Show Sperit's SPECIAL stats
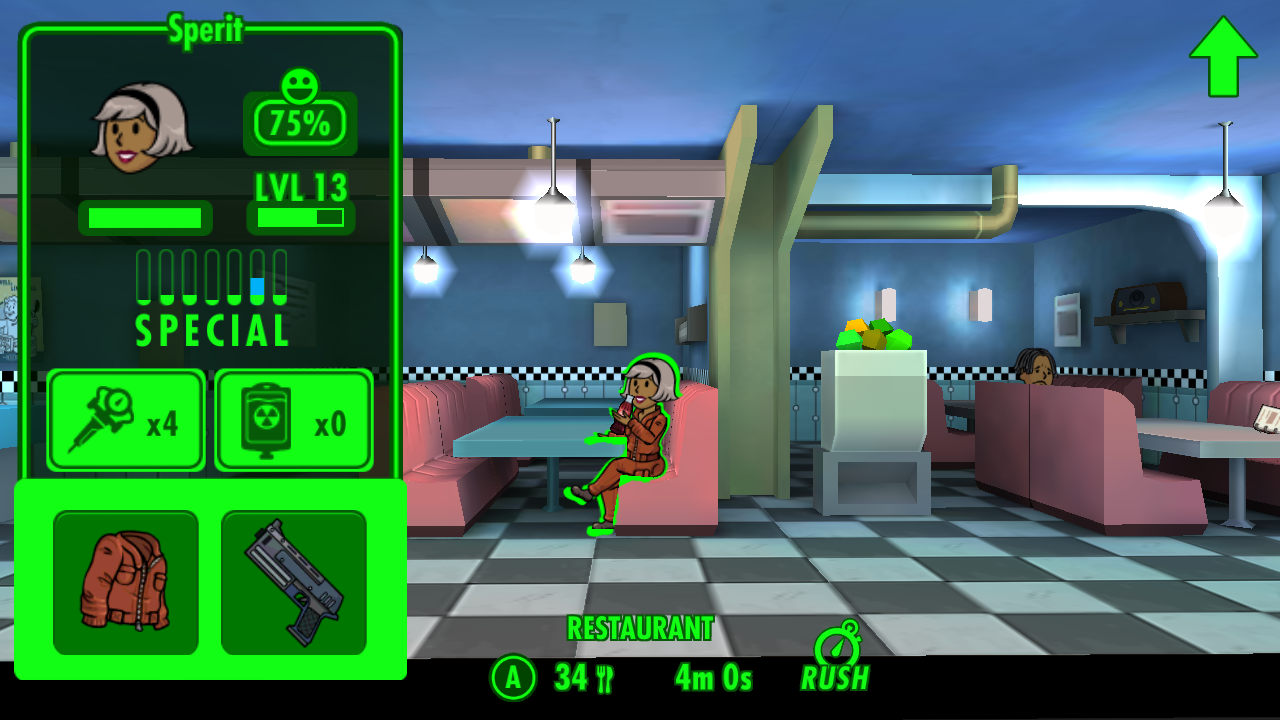Image resolution: width=1280 pixels, height=720 pixels. pyautogui.click(x=212, y=298)
